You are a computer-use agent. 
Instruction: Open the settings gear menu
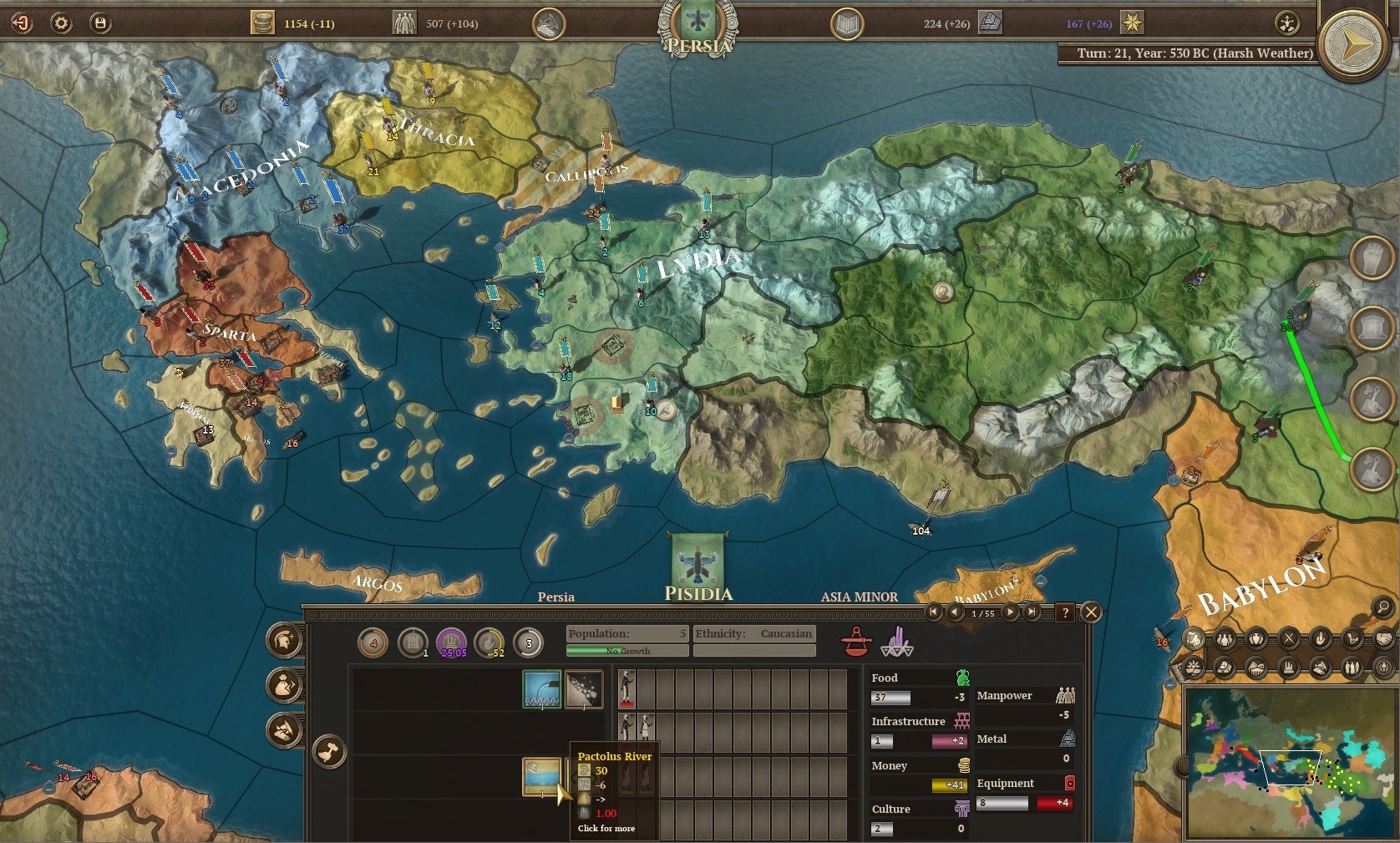tap(61, 23)
